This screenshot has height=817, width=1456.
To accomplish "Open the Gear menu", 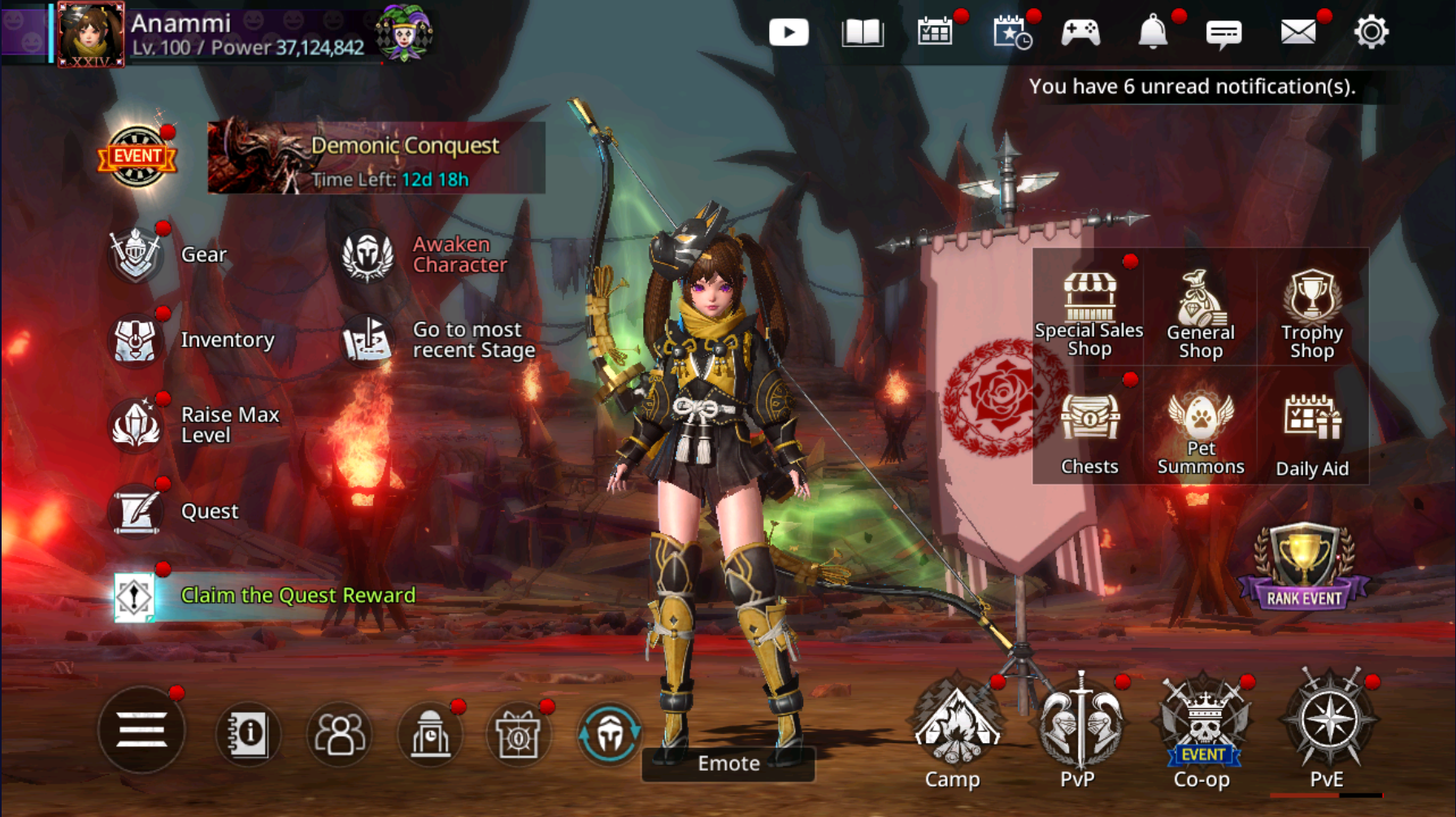I will click(x=137, y=254).
